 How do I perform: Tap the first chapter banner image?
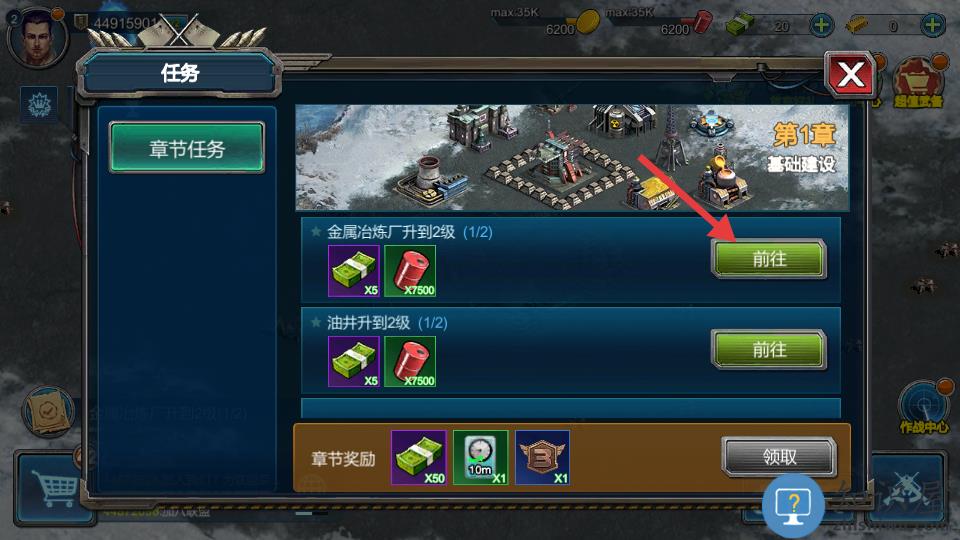point(571,157)
